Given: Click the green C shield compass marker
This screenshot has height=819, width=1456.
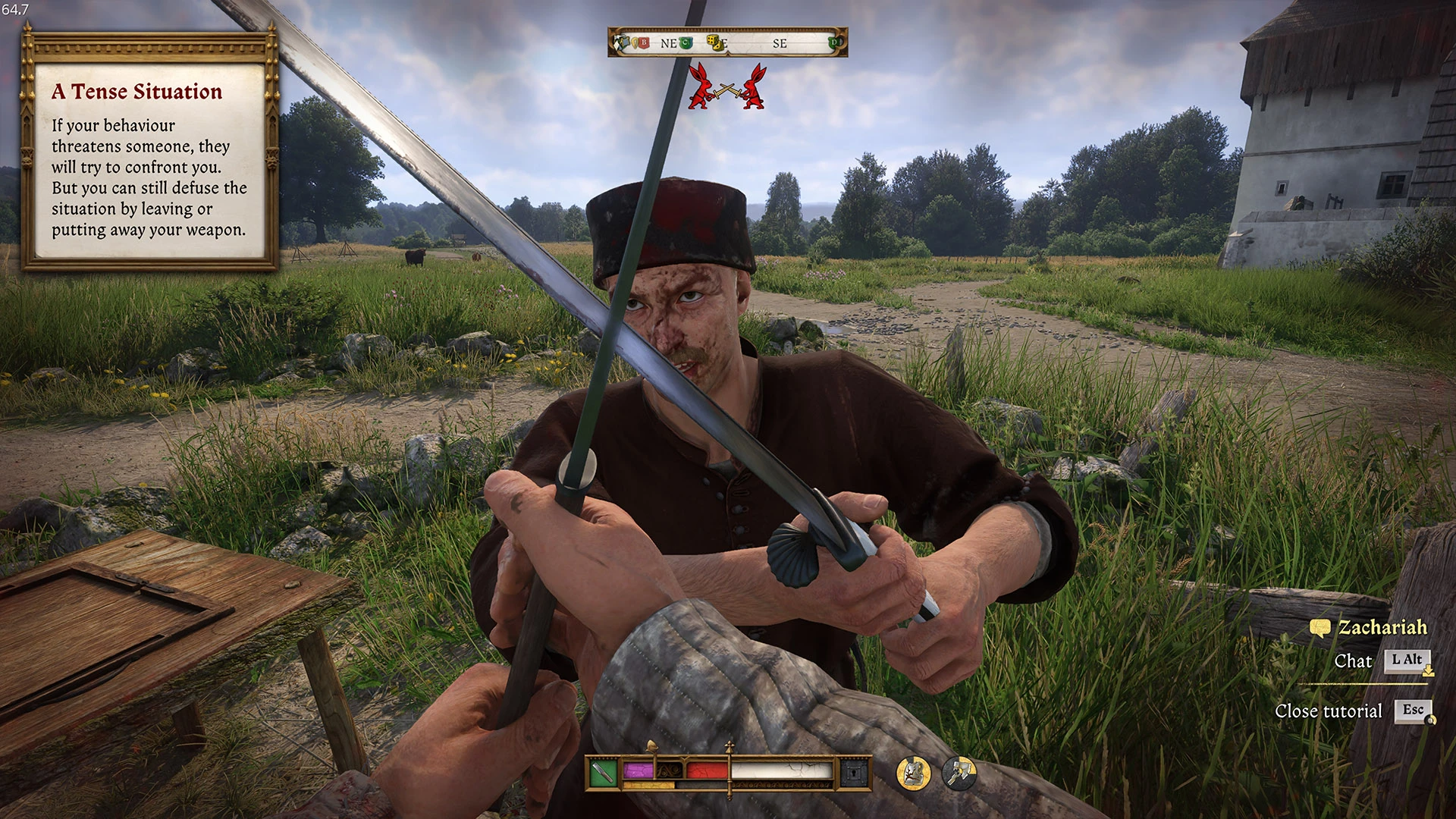Looking at the screenshot, I should [686, 42].
